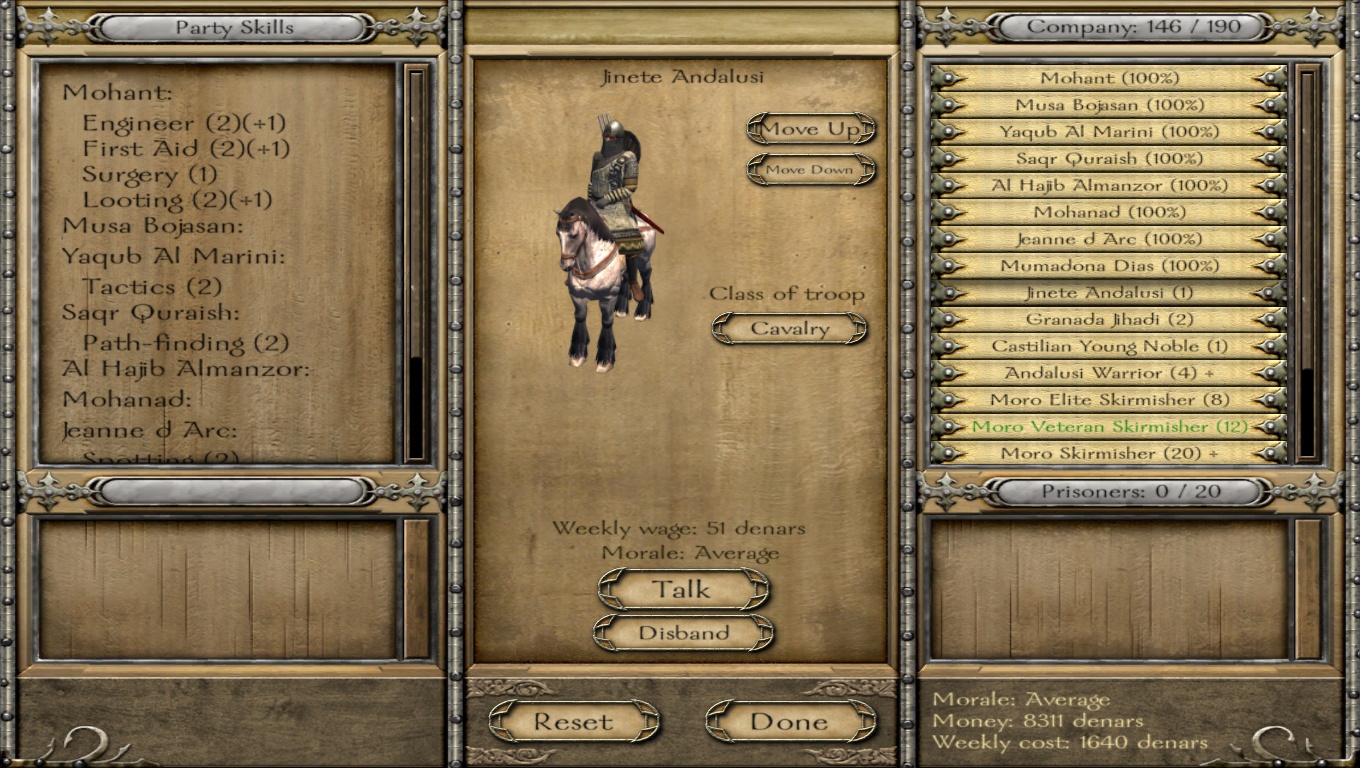
Task: Select Jeanne d Arc row
Action: pyautogui.click(x=1109, y=240)
